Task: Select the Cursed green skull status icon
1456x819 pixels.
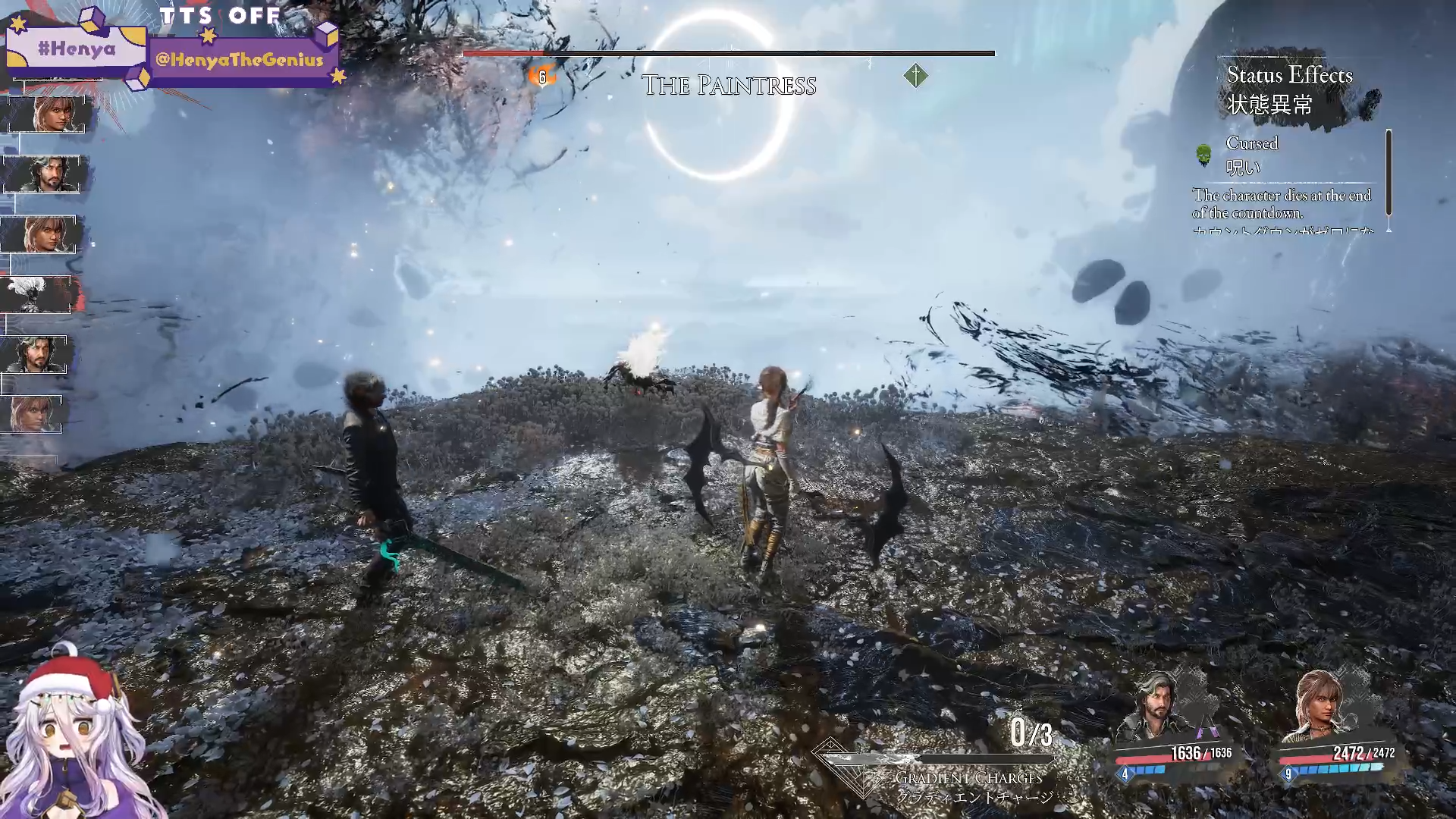Action: pyautogui.click(x=1203, y=155)
